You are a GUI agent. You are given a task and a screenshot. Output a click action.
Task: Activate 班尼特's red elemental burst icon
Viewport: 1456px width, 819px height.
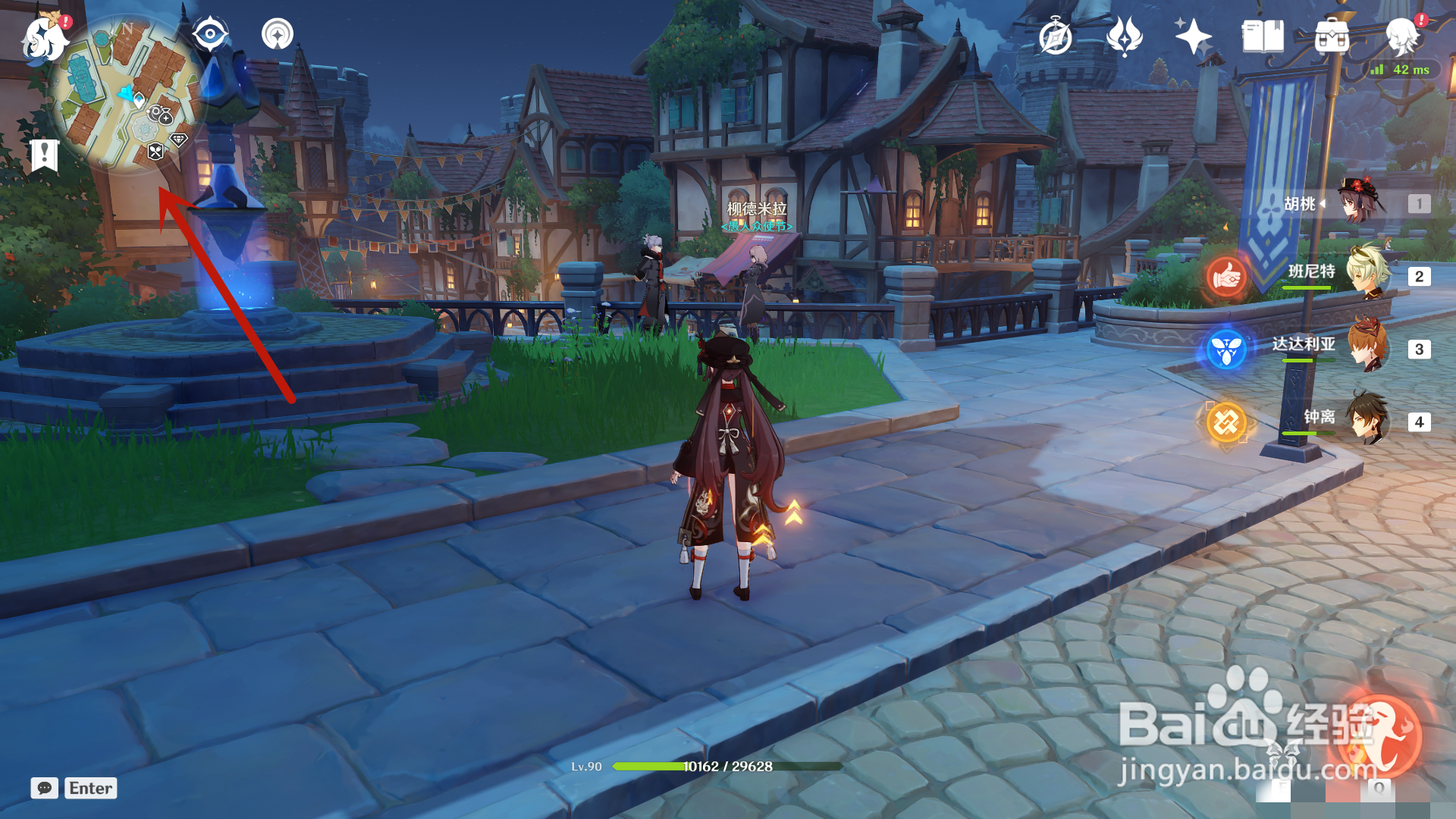click(x=1226, y=278)
